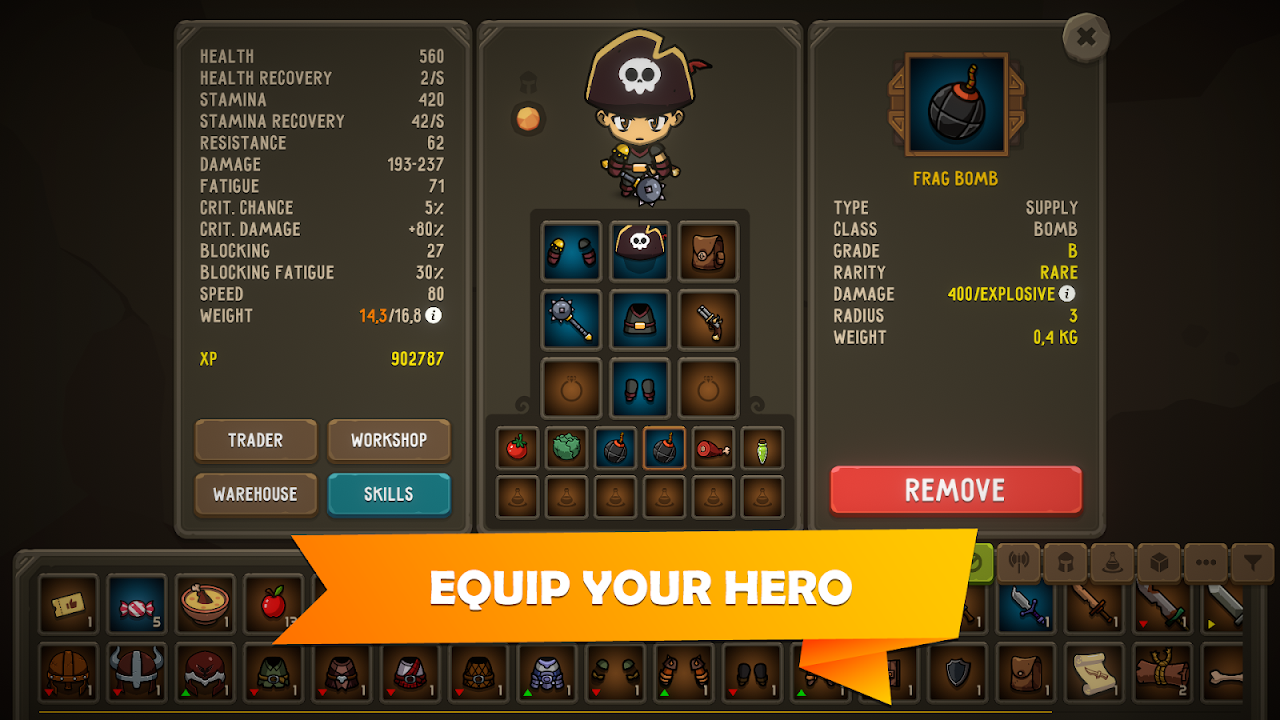Image resolution: width=1280 pixels, height=720 pixels.
Task: Show damage info for the Frag Bomb
Action: pyautogui.click(x=1067, y=294)
